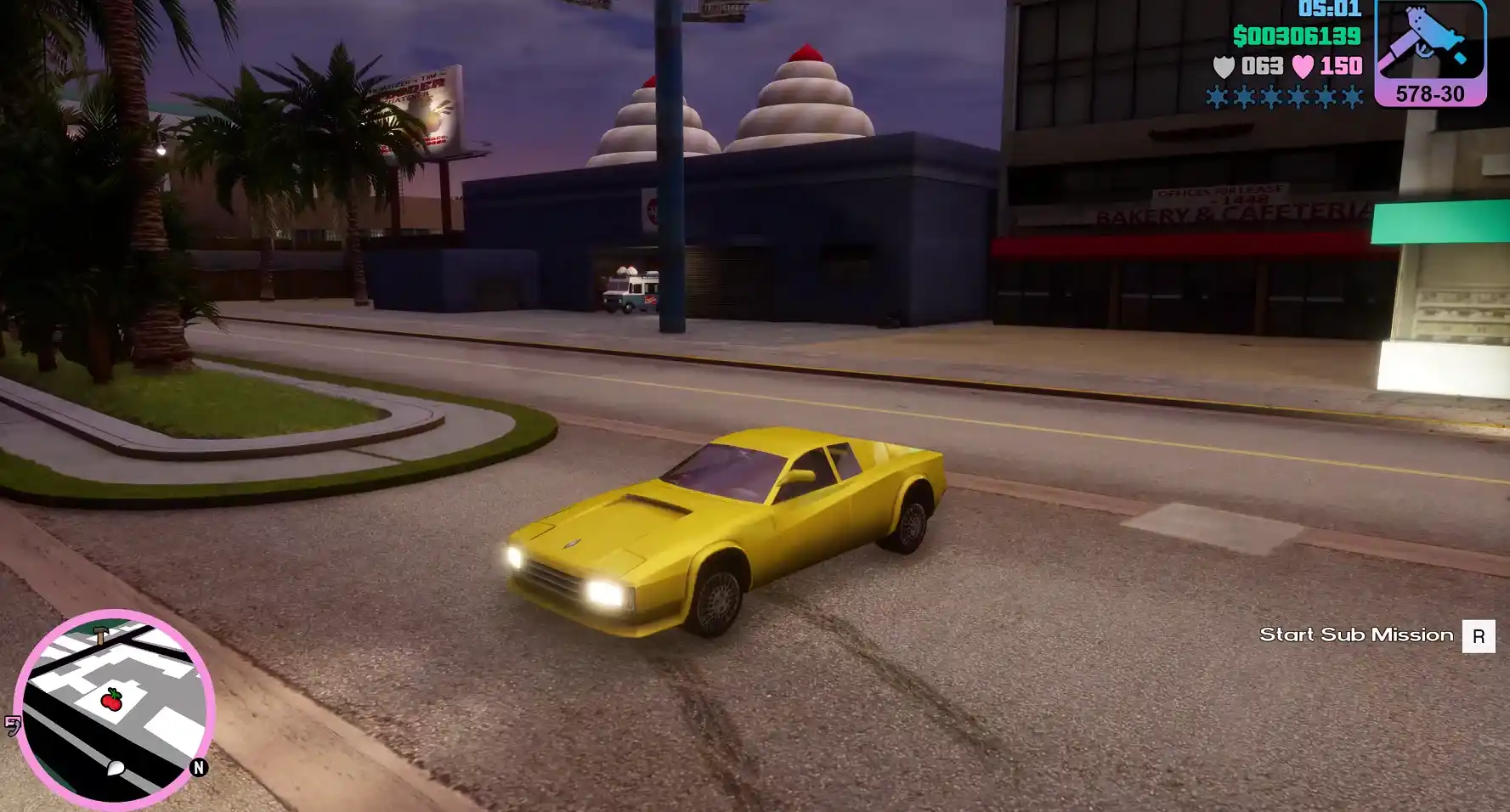
Task: Click the white player arrow on the minimap
Action: pos(116,769)
